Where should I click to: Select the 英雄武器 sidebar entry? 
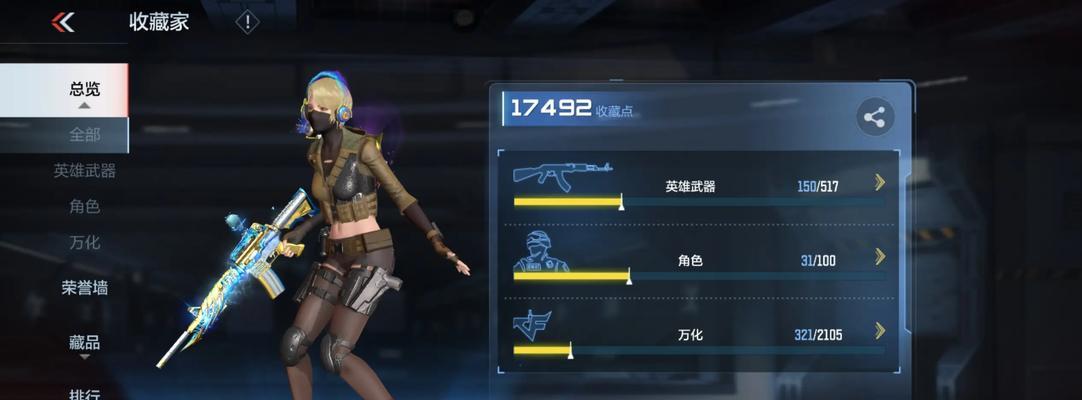click(x=84, y=171)
